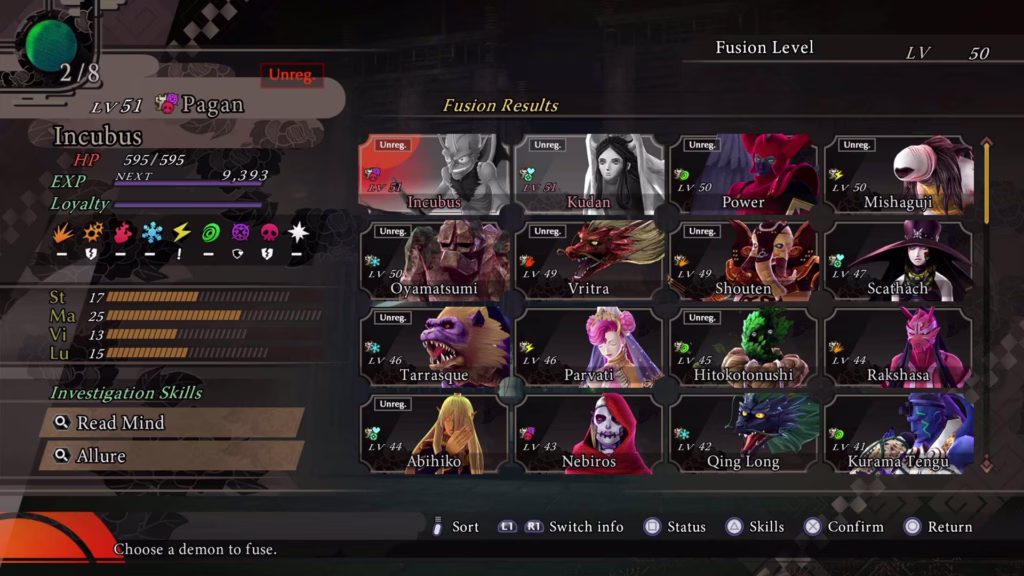Select the Tarrasque fusion result
Viewport: 1024px width, 576px height.
(434, 348)
